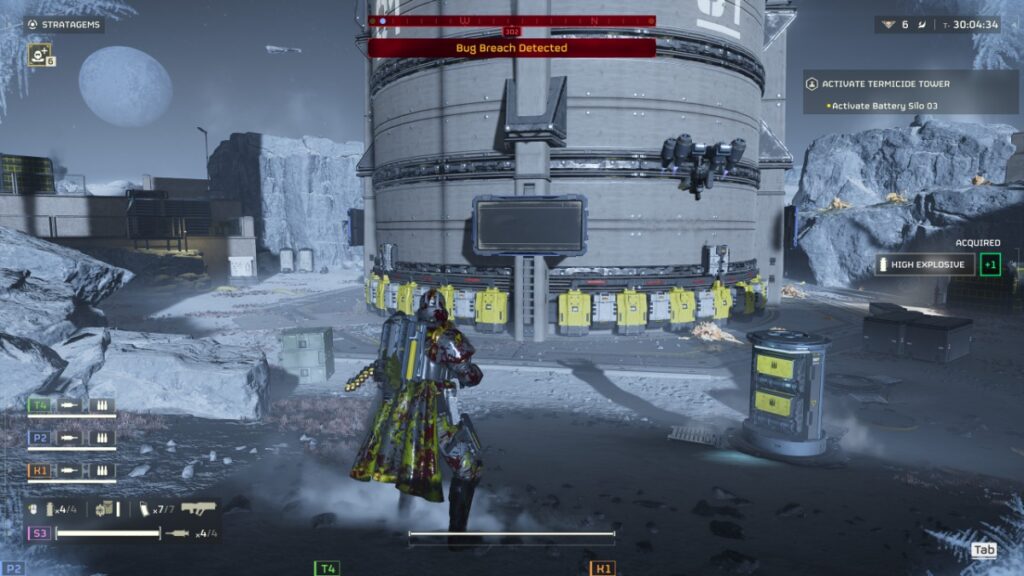Select the Activate Battery Silo 03 sub-objective

(x=884, y=106)
